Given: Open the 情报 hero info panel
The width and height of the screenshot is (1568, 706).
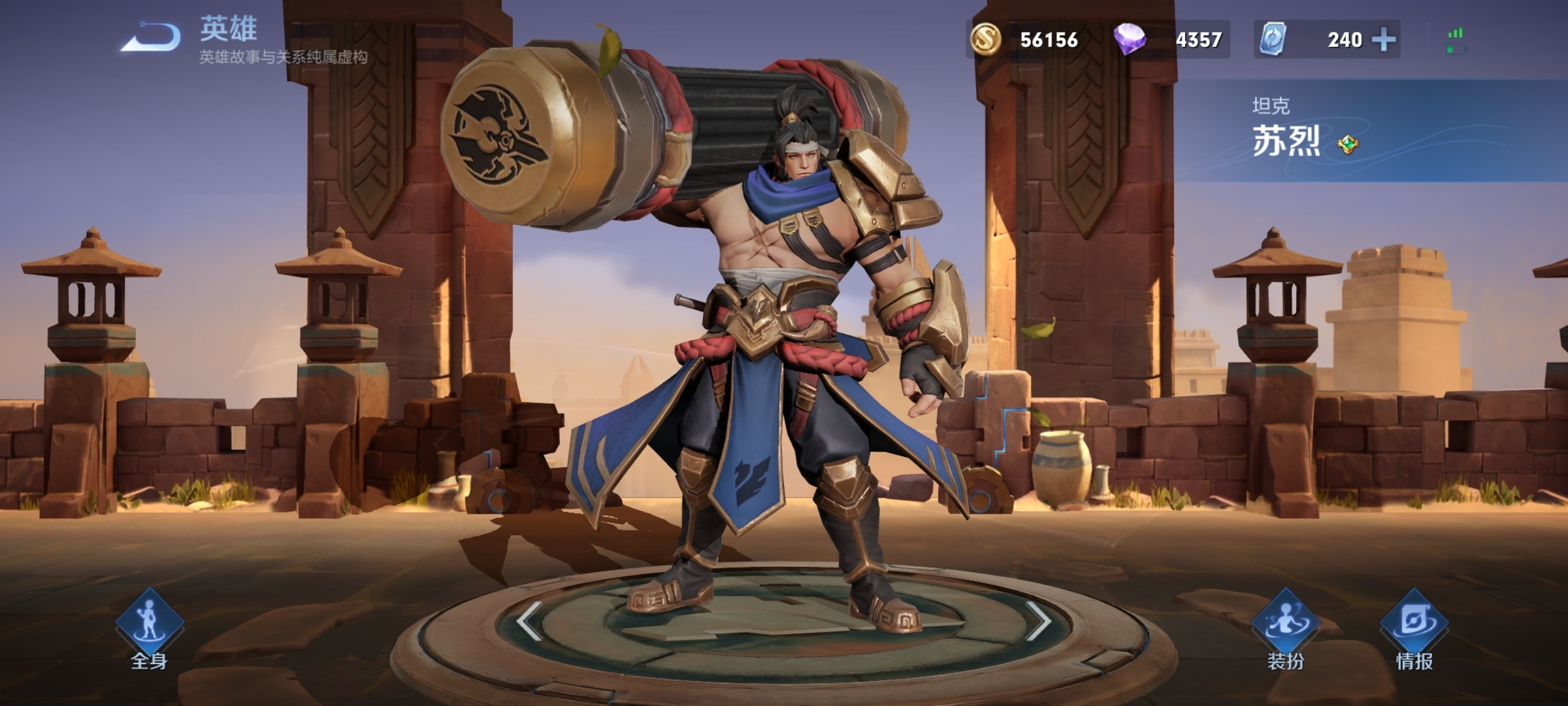Looking at the screenshot, I should pos(1414,628).
